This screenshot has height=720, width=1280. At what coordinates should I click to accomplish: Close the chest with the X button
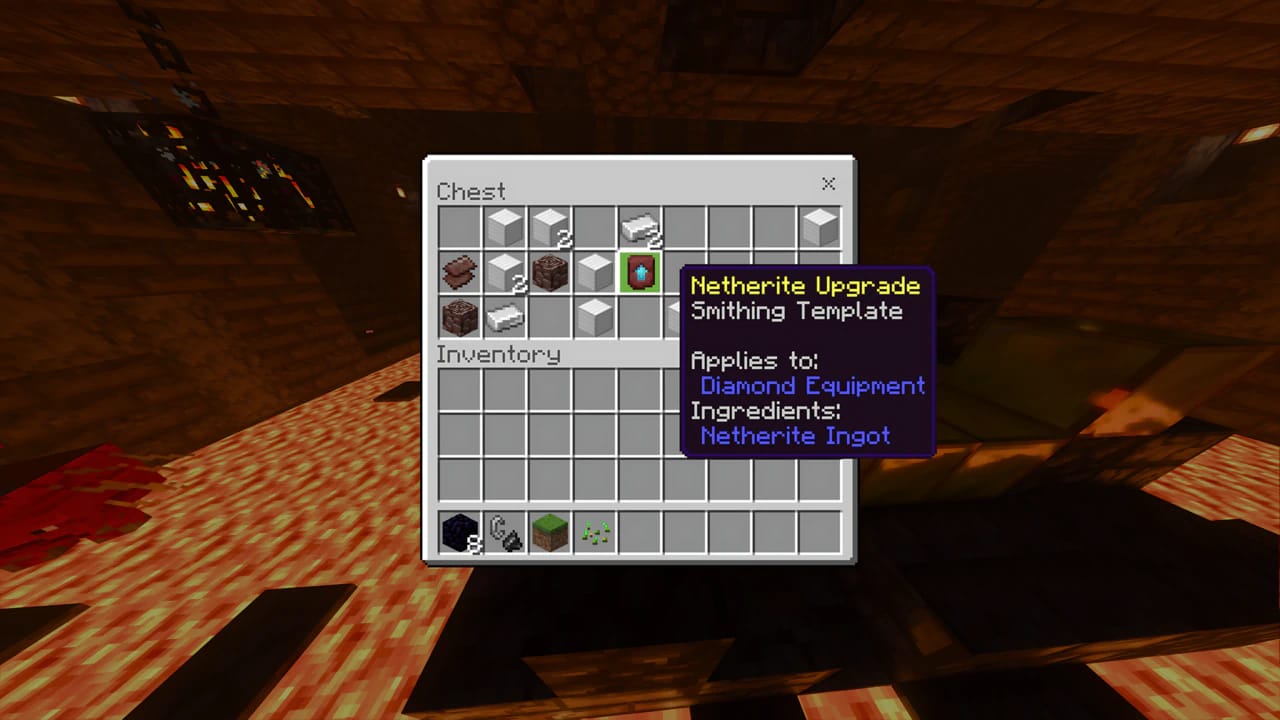[x=828, y=184]
